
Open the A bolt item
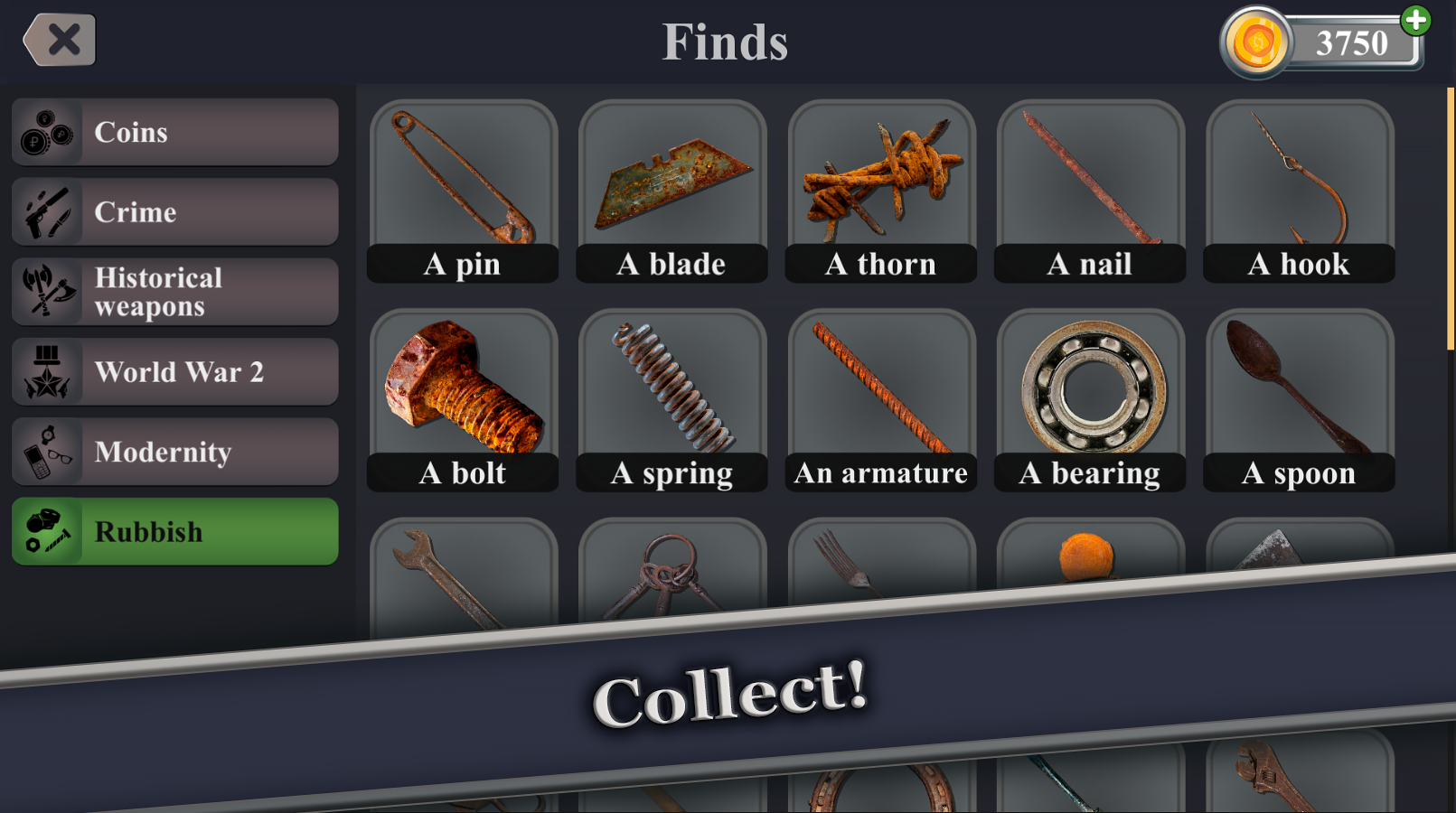(x=463, y=388)
